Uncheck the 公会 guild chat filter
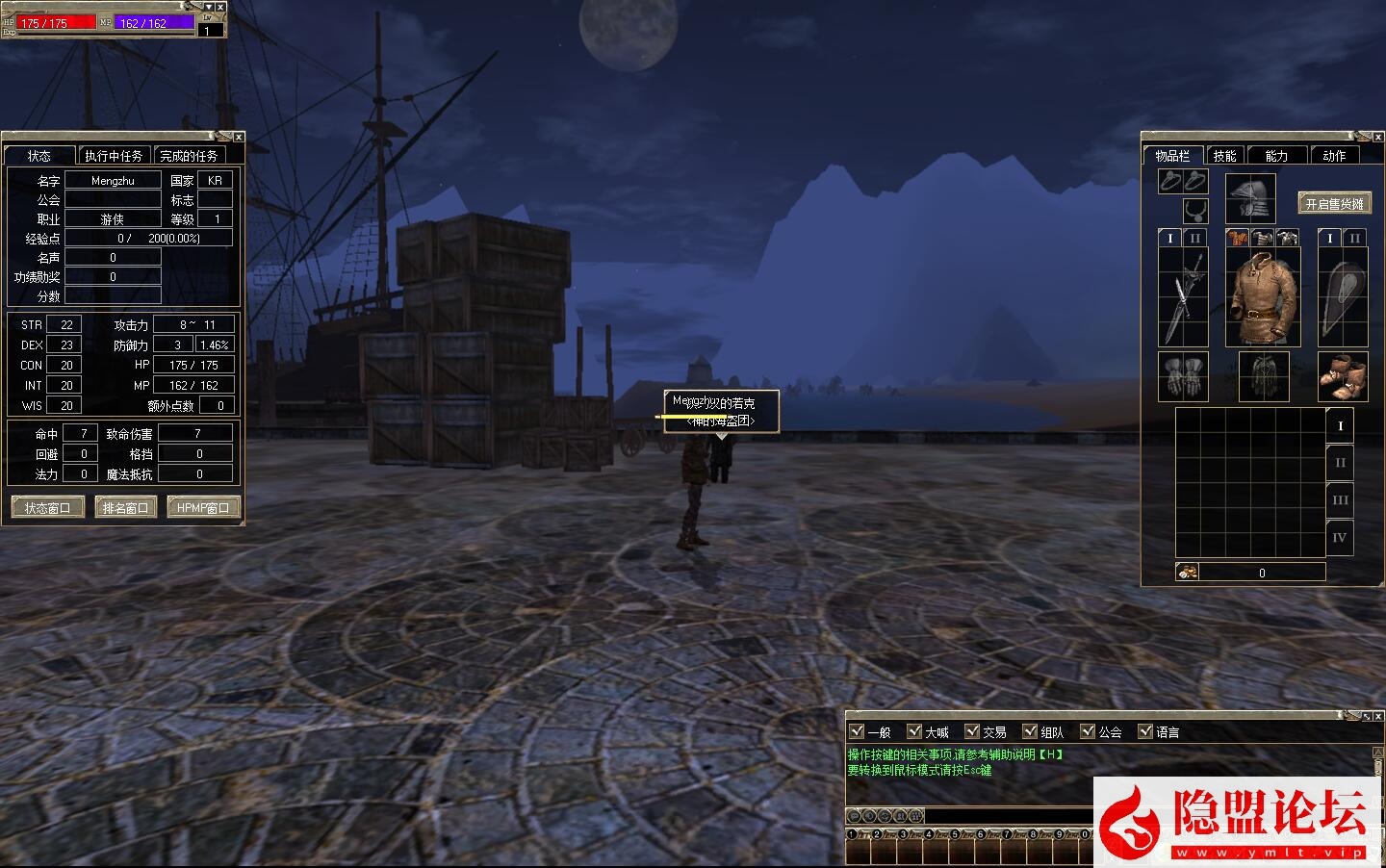The image size is (1386, 868). [1088, 731]
